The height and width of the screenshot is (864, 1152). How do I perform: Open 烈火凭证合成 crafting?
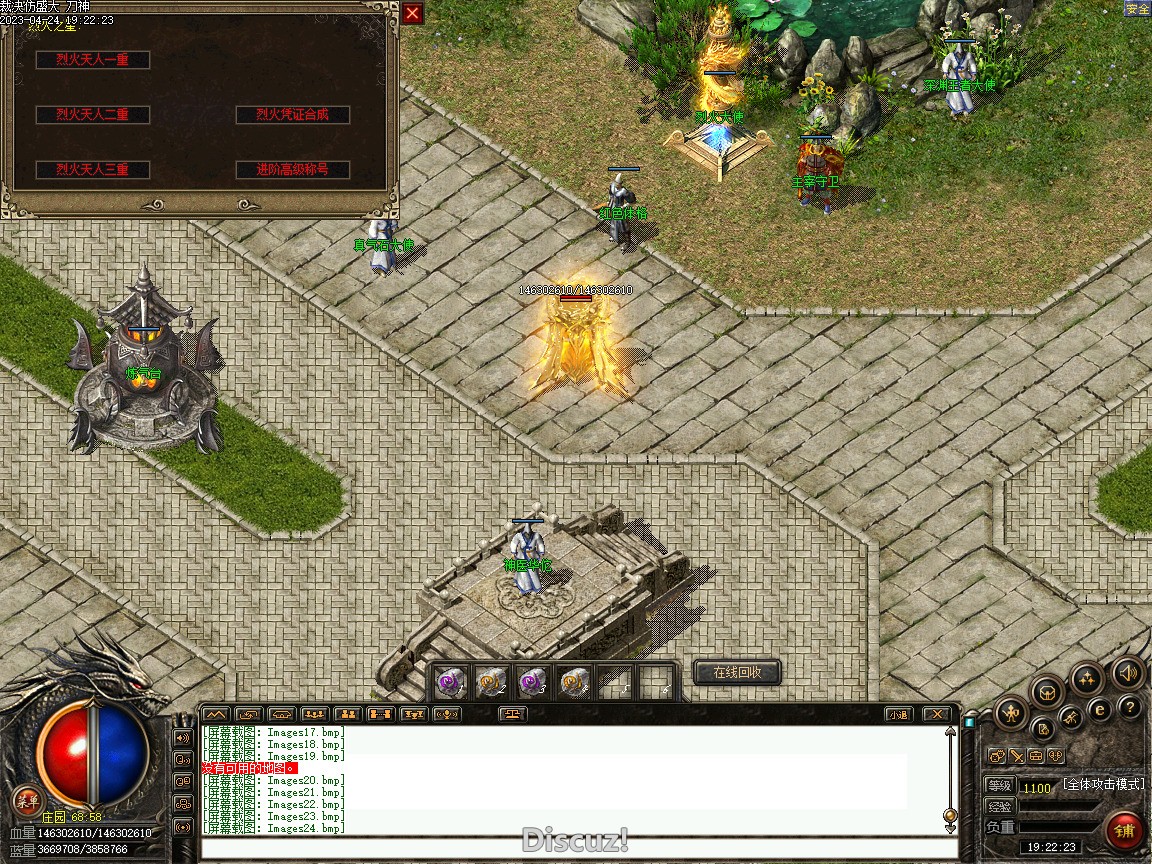(x=293, y=115)
